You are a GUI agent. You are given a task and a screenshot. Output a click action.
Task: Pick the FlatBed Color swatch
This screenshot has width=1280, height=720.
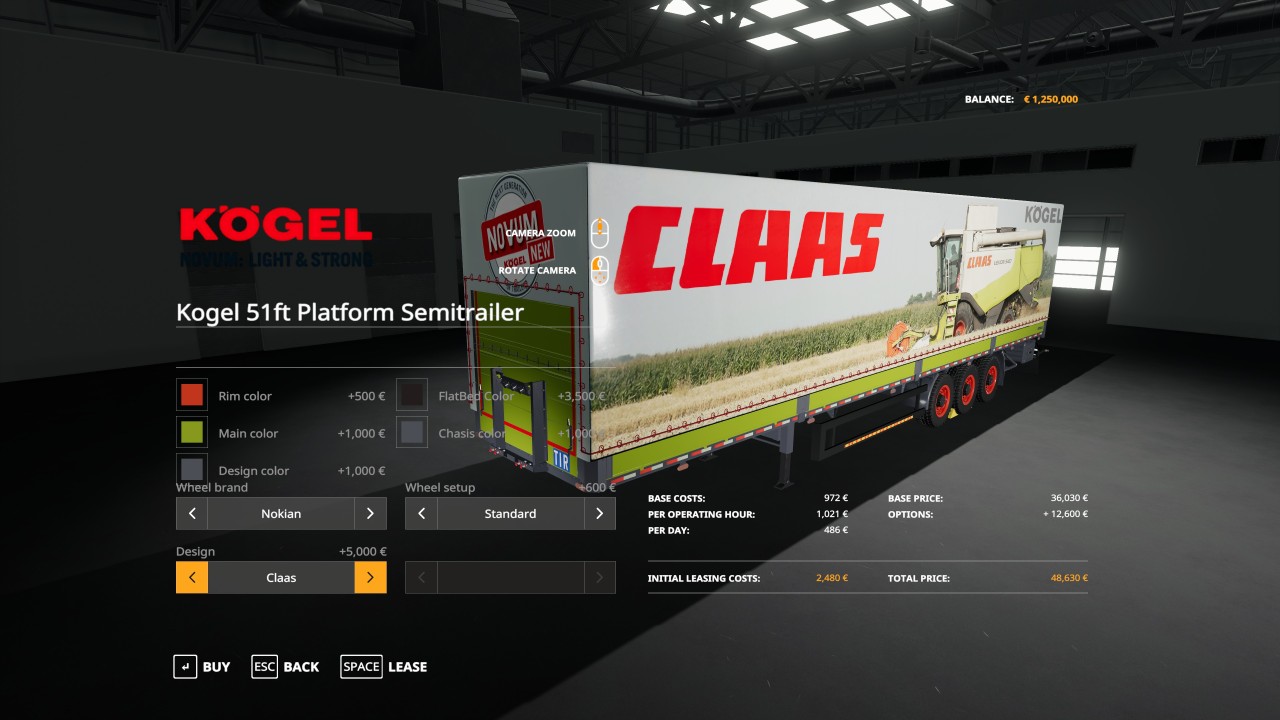coord(412,395)
